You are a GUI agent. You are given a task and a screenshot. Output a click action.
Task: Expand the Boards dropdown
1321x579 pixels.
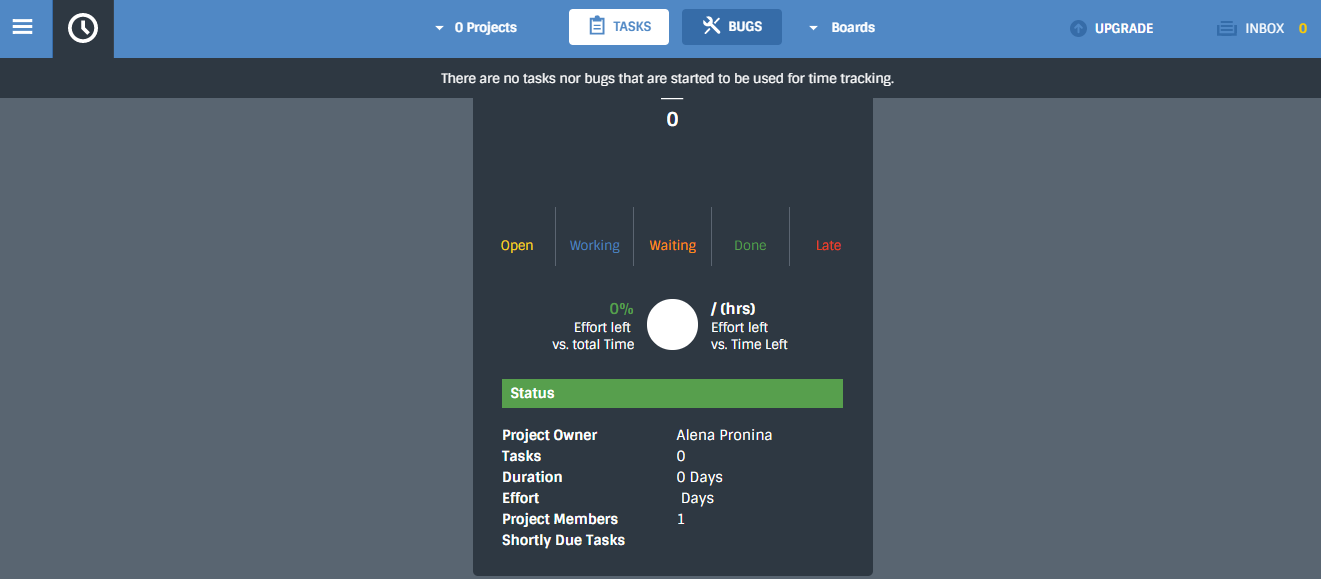pos(842,28)
